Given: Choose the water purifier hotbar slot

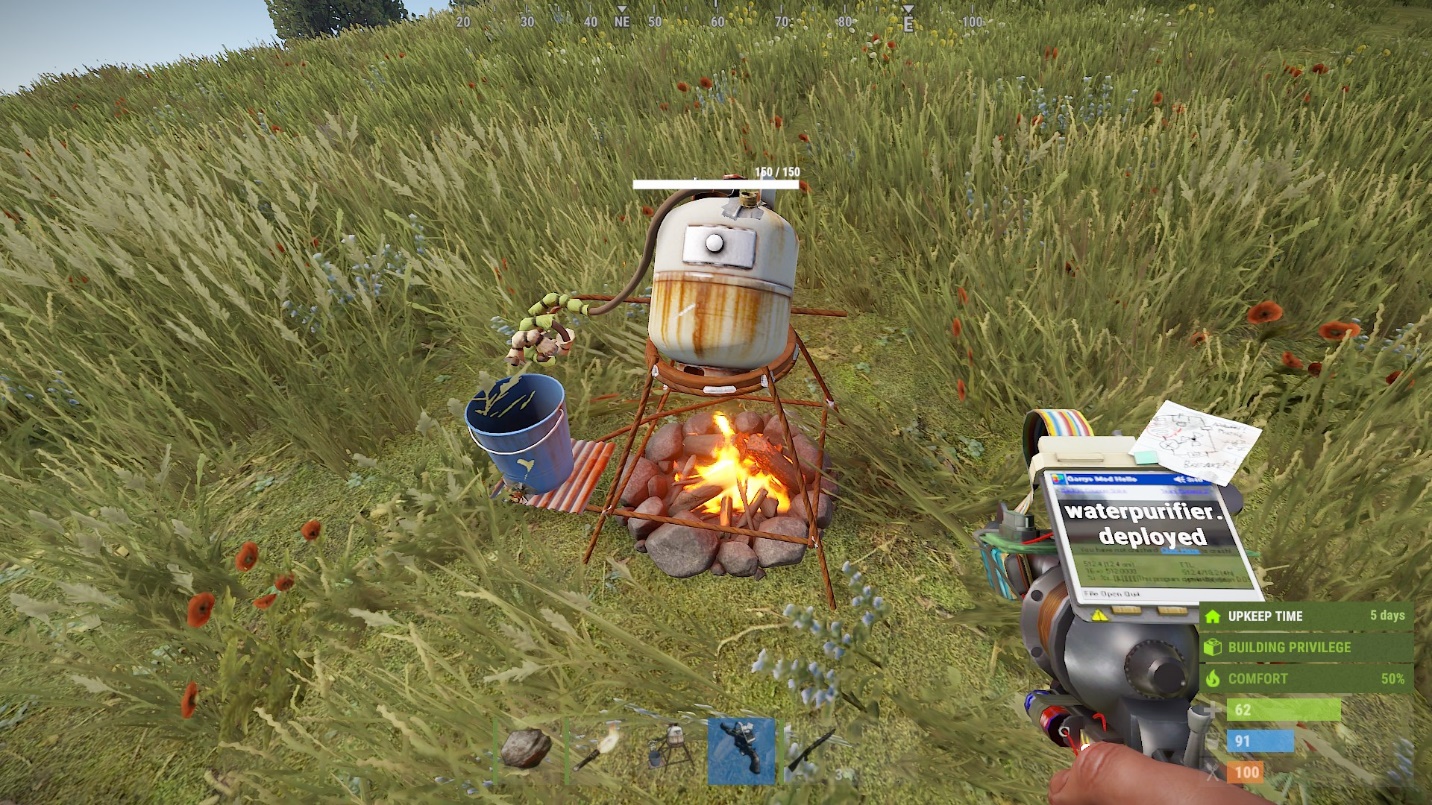Looking at the screenshot, I should click(x=670, y=749).
